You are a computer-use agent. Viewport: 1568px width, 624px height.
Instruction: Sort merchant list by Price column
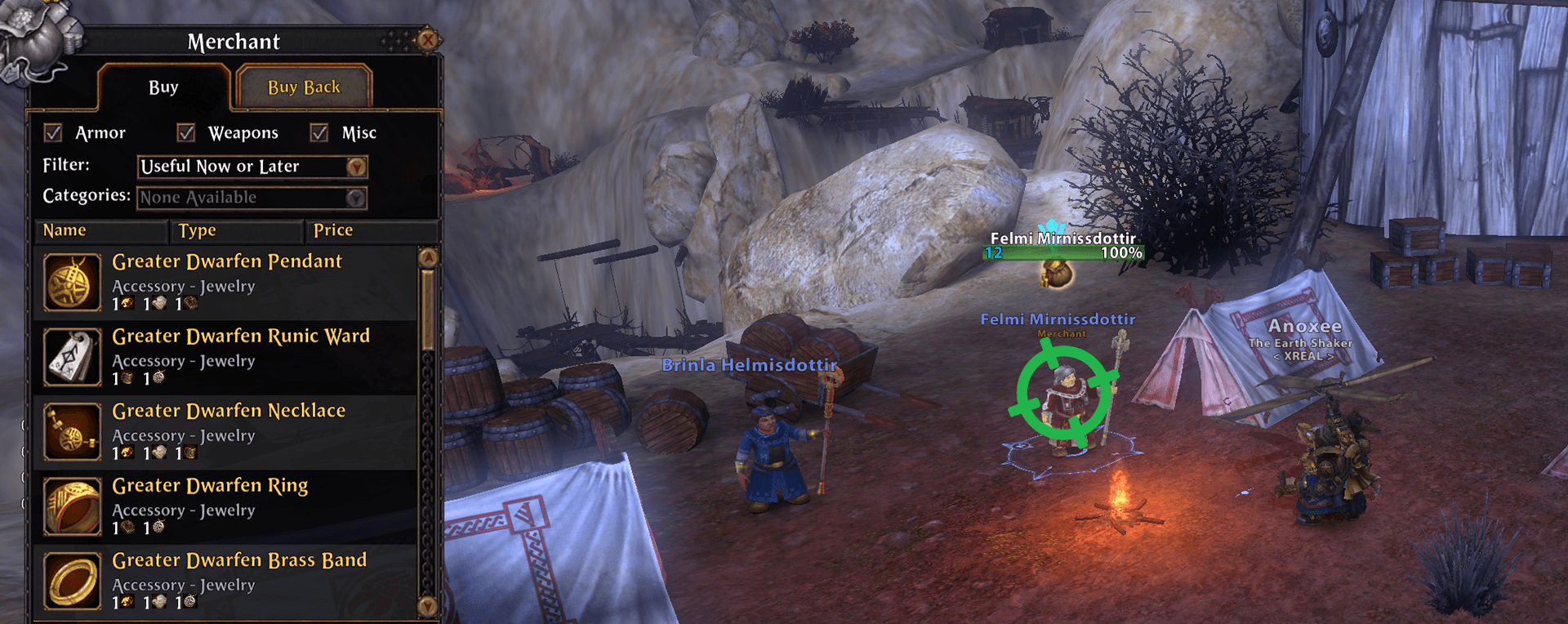pos(333,230)
